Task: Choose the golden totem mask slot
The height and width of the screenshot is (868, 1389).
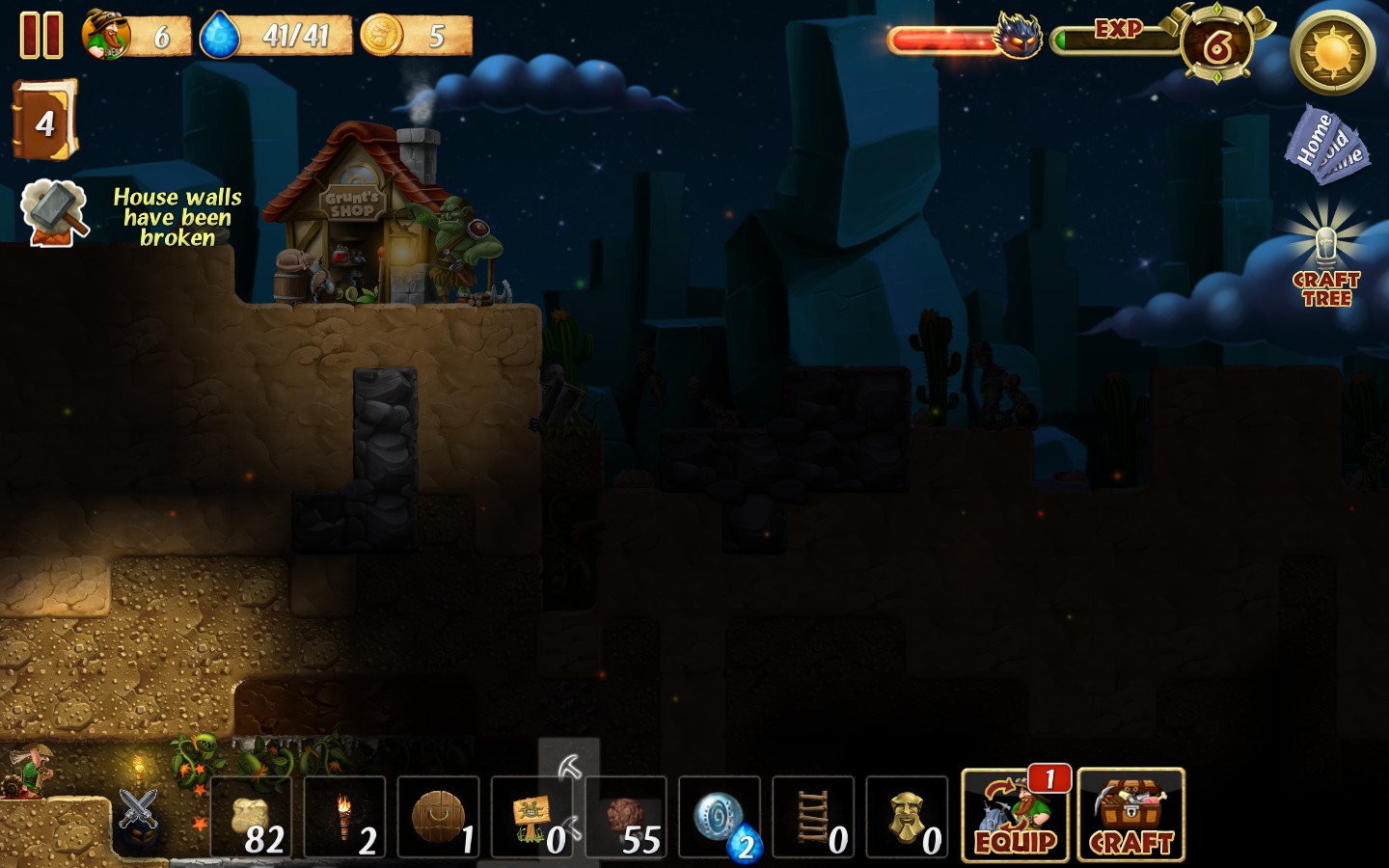Action: tap(907, 818)
